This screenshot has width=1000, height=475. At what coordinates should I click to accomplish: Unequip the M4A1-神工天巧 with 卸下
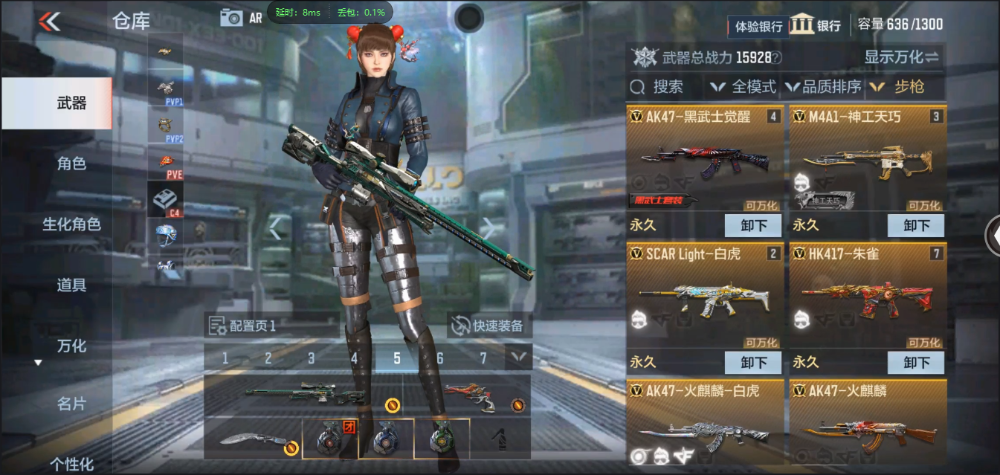(916, 225)
